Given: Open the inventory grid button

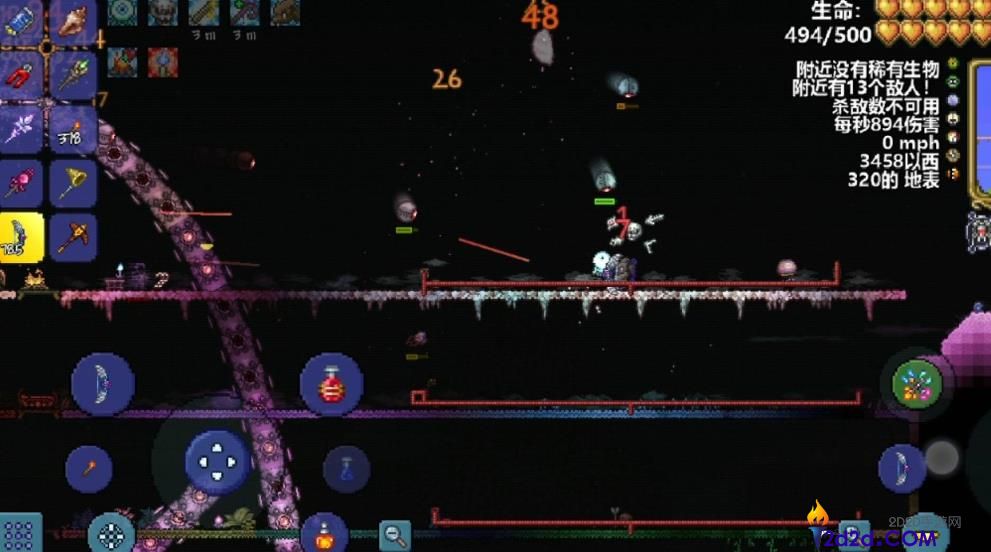Looking at the screenshot, I should click(20, 534).
